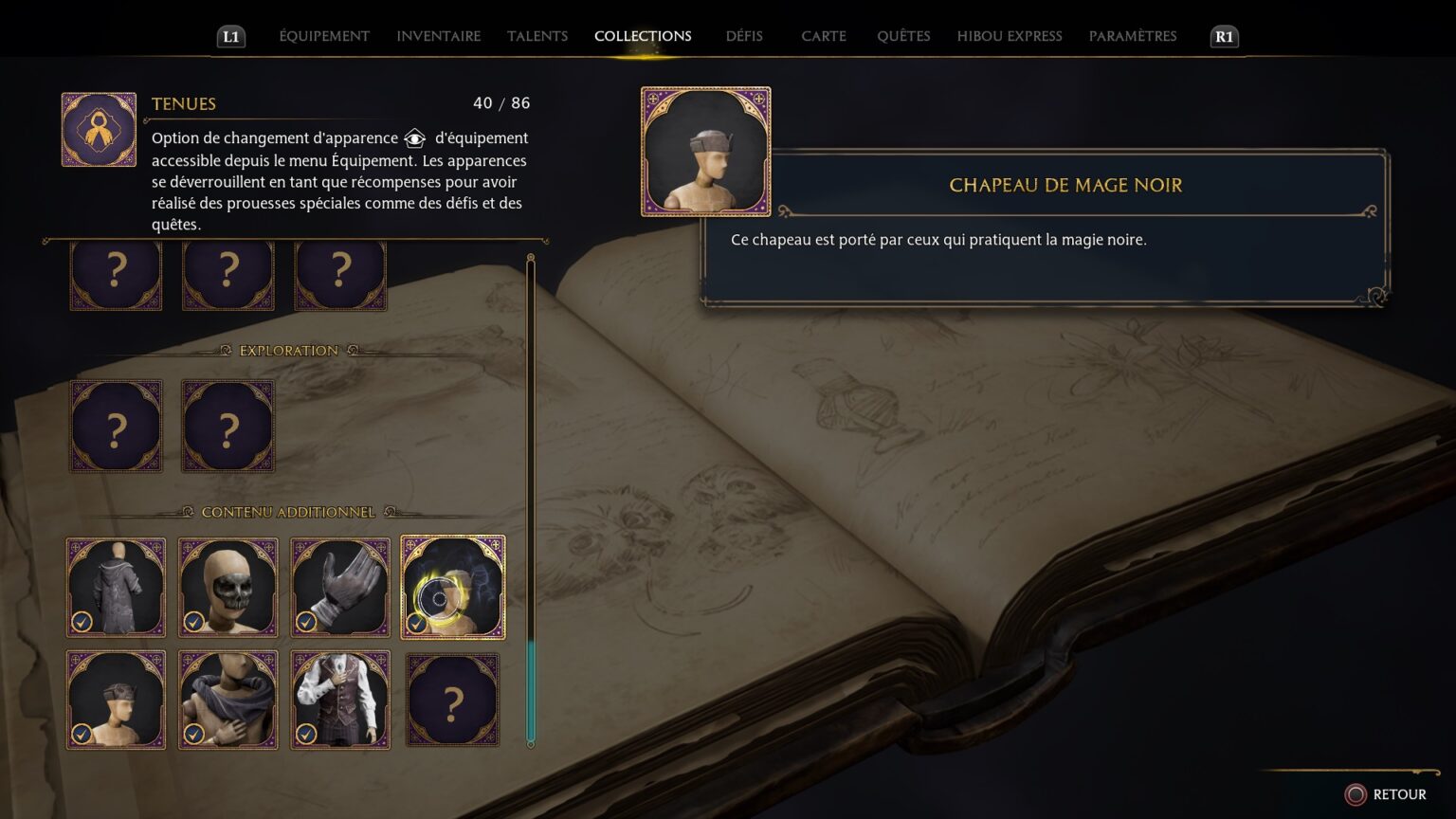Select the Dark Arts robe item
The height and width of the screenshot is (819, 1456).
[x=116, y=587]
